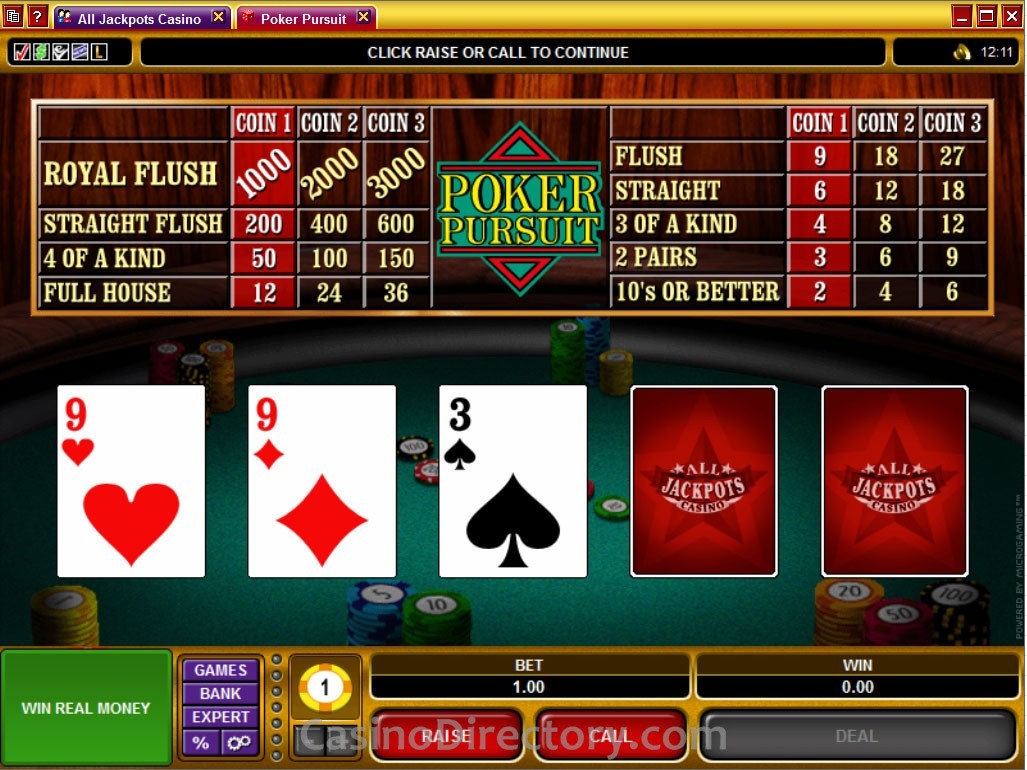Open the GAMES menu

click(220, 670)
